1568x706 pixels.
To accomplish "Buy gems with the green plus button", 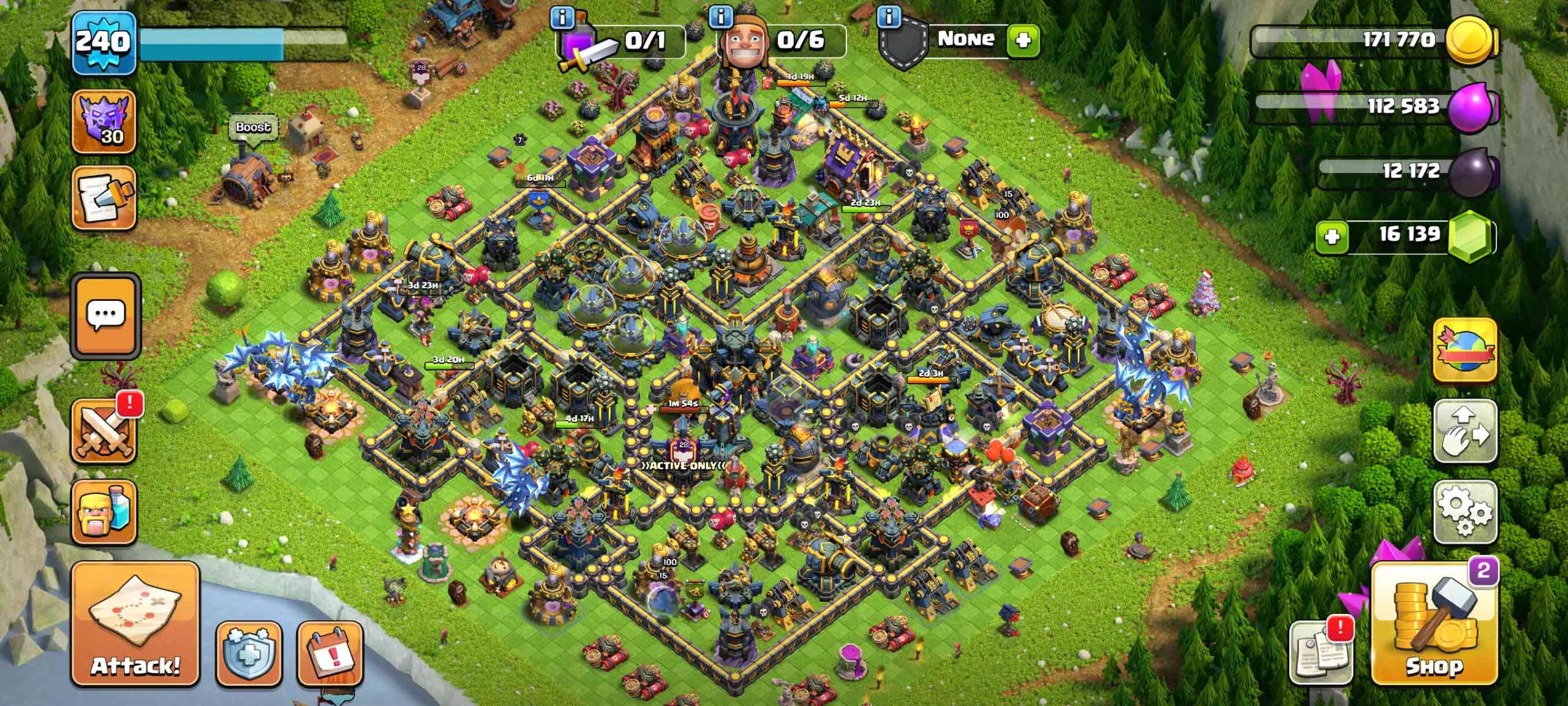I will click(x=1332, y=237).
